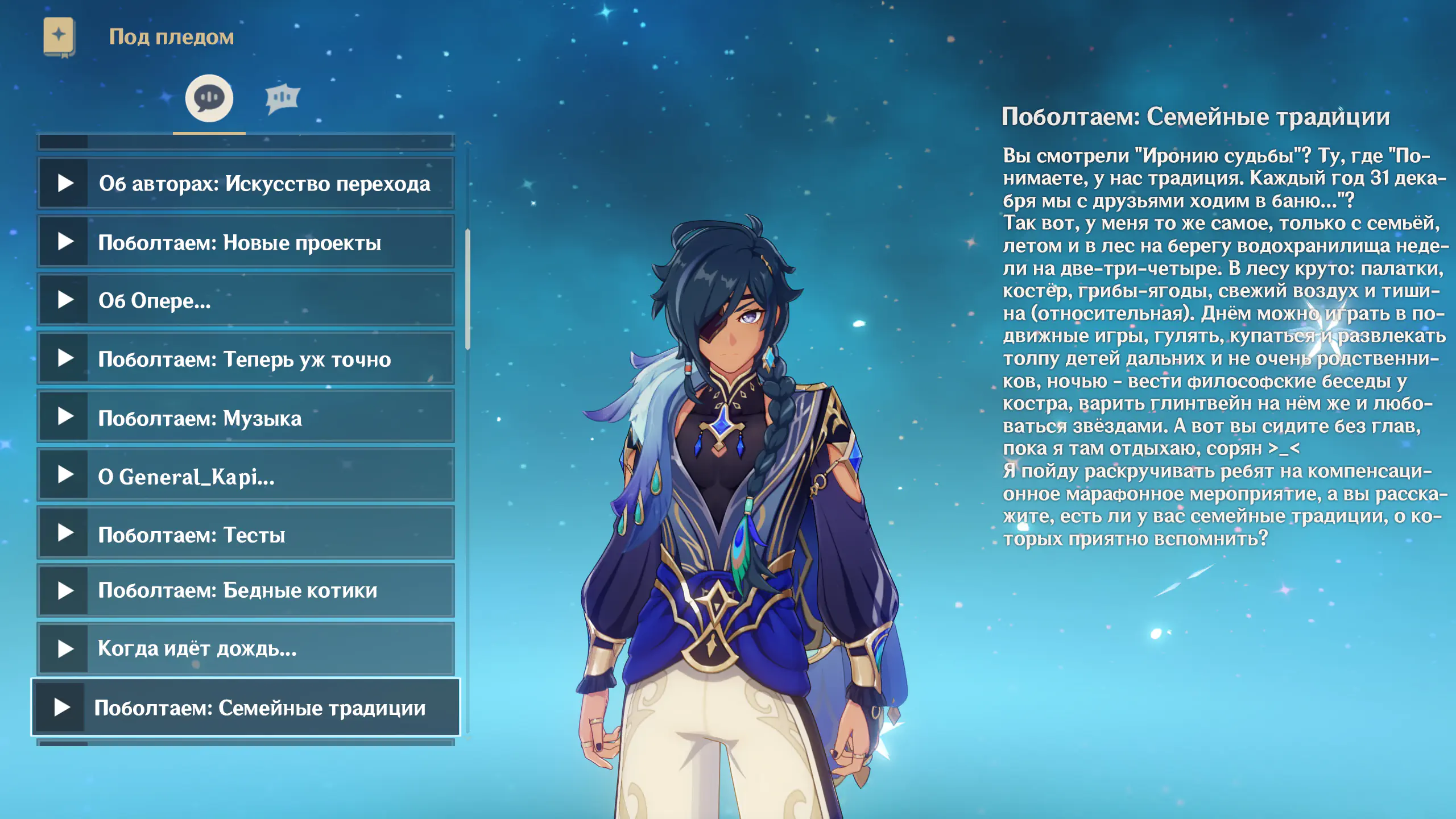The image size is (1456, 819).
Task: Choose 'Поболтаем: Теперь уж точно' row
Action: click(246, 359)
